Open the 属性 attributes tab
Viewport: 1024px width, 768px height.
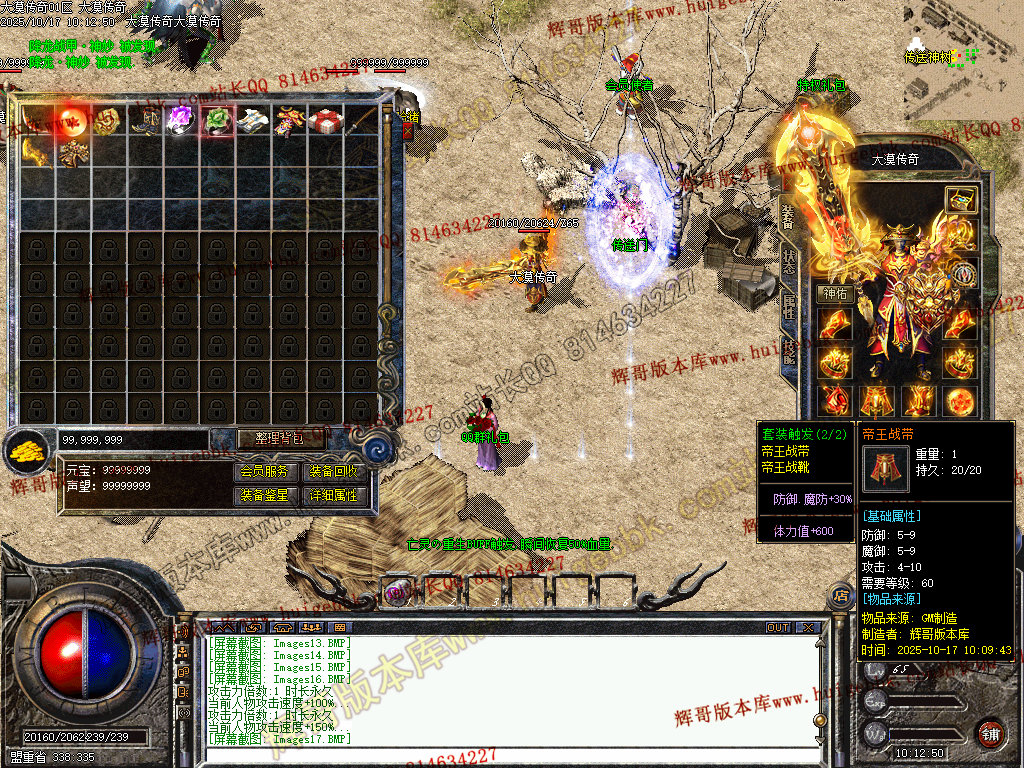pyautogui.click(x=788, y=307)
